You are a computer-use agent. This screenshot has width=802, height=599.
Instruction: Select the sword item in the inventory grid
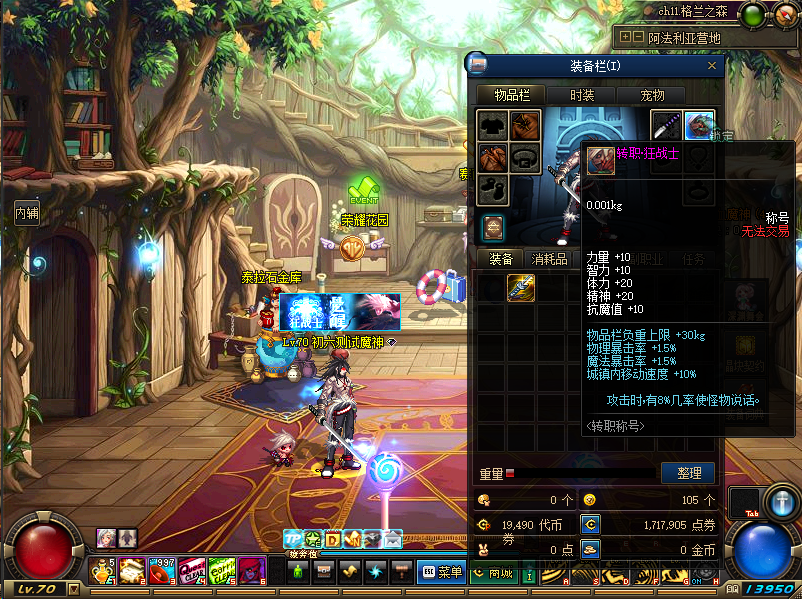click(x=521, y=288)
